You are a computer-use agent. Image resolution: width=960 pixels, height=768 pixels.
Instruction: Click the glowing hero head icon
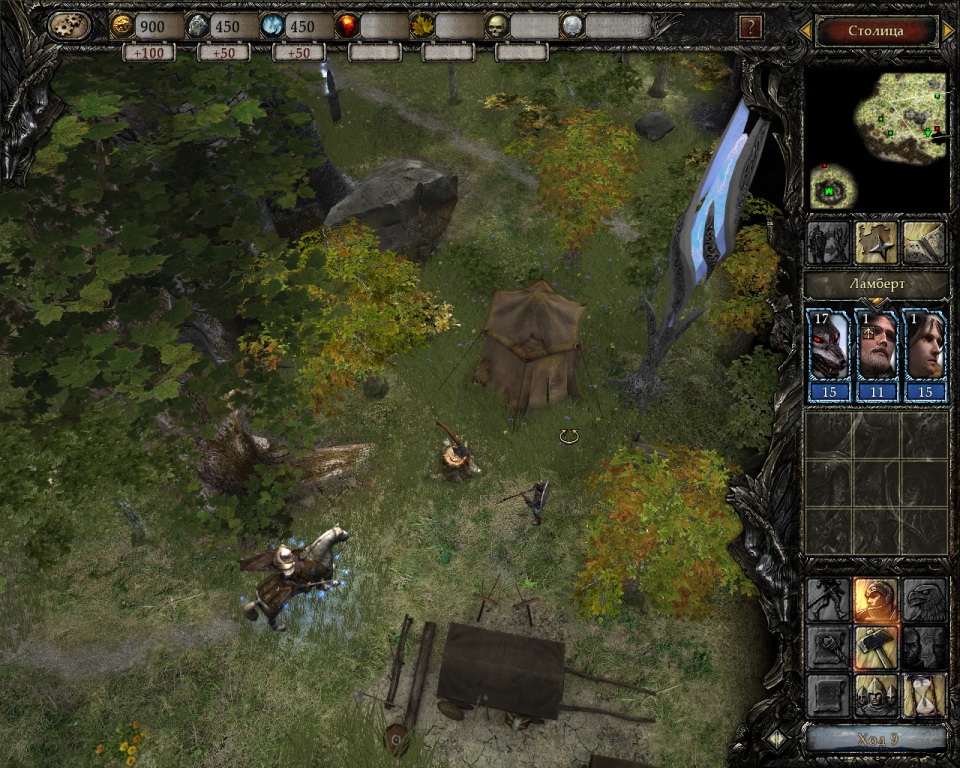click(x=876, y=599)
